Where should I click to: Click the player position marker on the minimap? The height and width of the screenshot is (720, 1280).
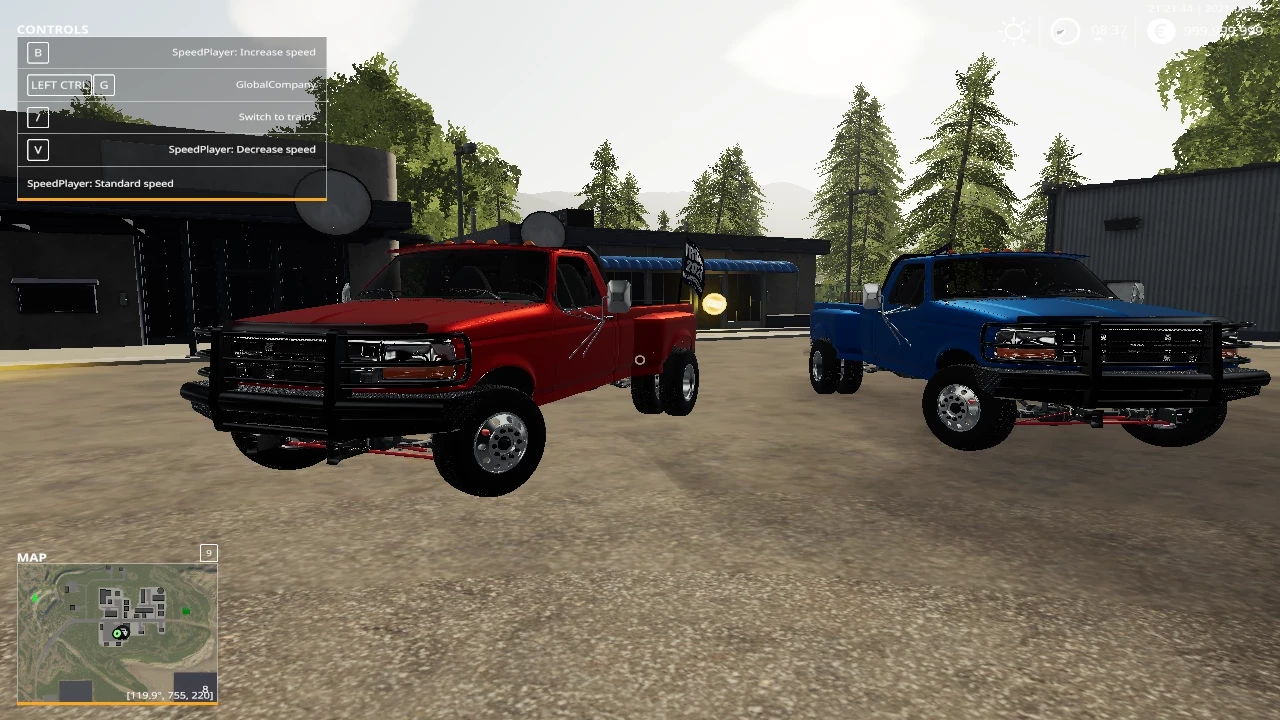(120, 632)
